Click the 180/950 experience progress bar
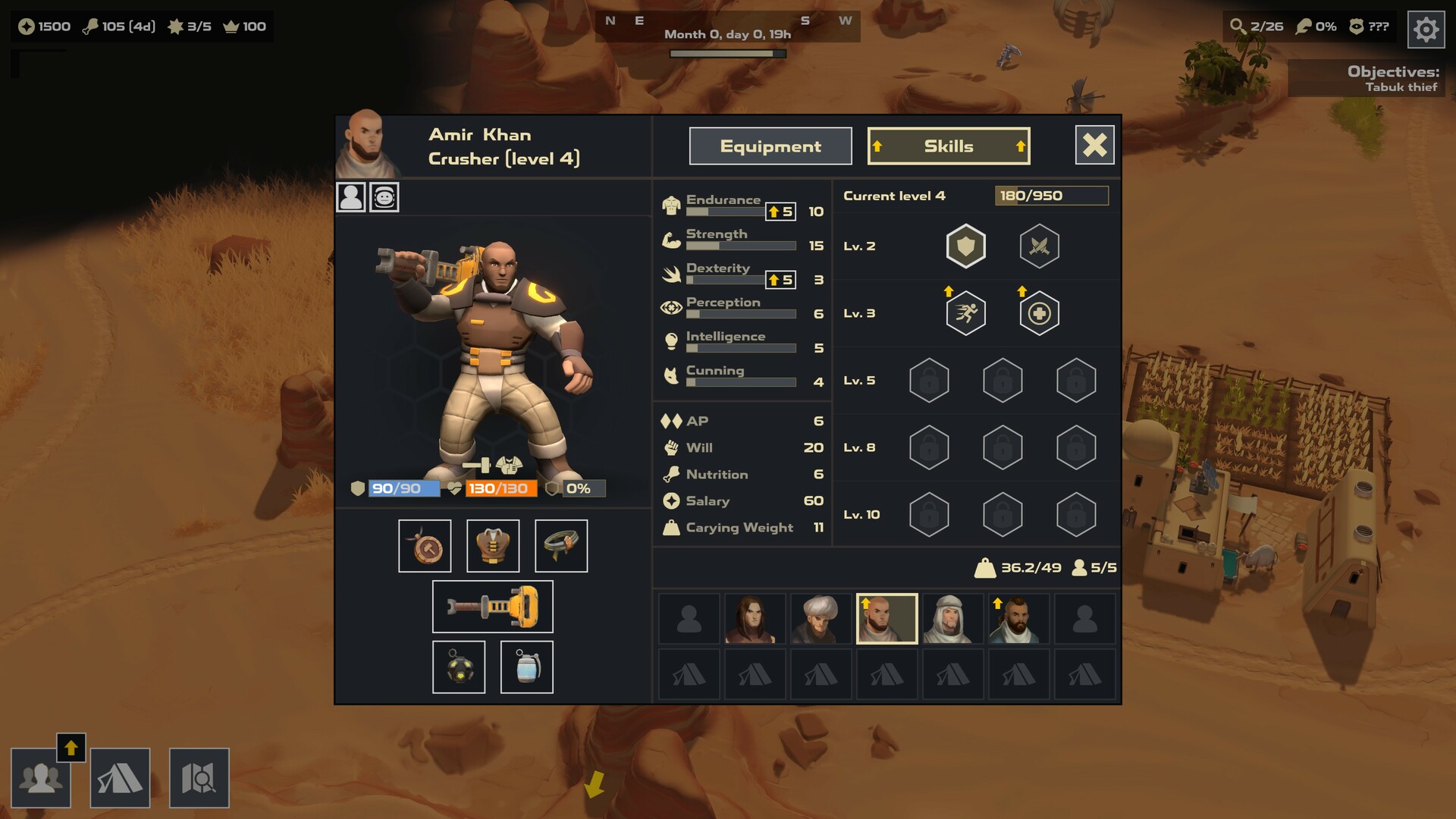Screen dimensions: 1456x819 pyautogui.click(x=1052, y=196)
